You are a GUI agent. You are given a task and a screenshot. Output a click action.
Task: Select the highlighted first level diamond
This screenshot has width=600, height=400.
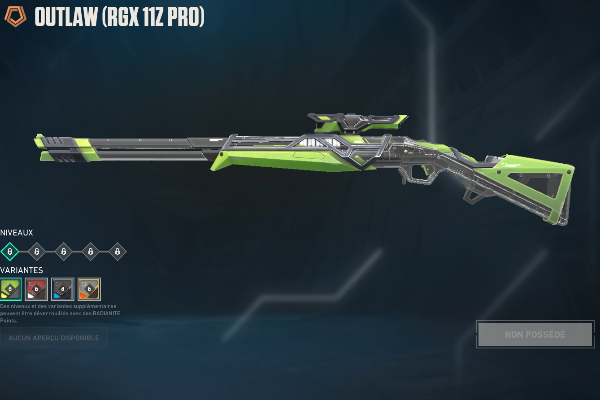click(10, 251)
